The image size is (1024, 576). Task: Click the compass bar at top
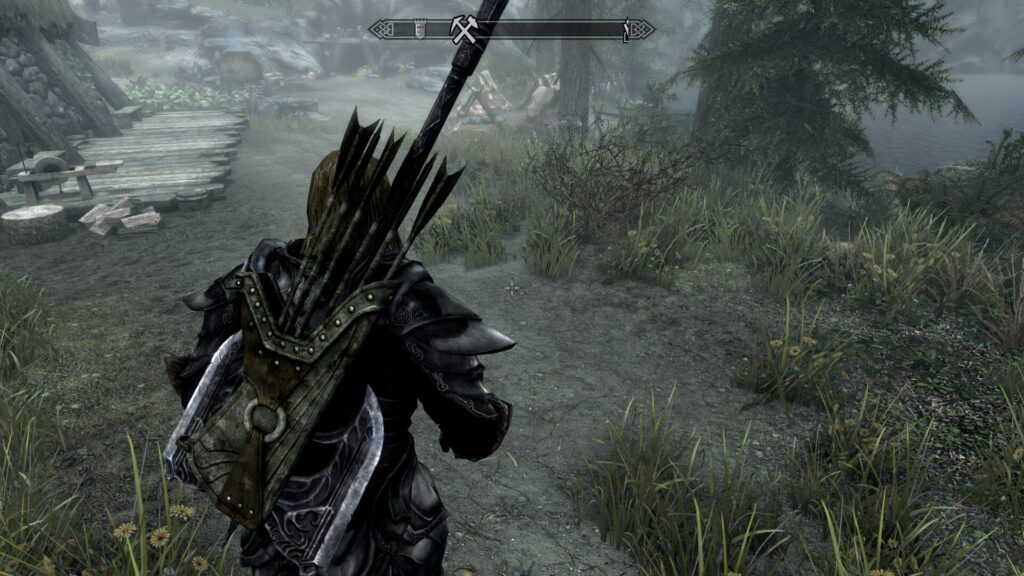pyautogui.click(x=560, y=30)
